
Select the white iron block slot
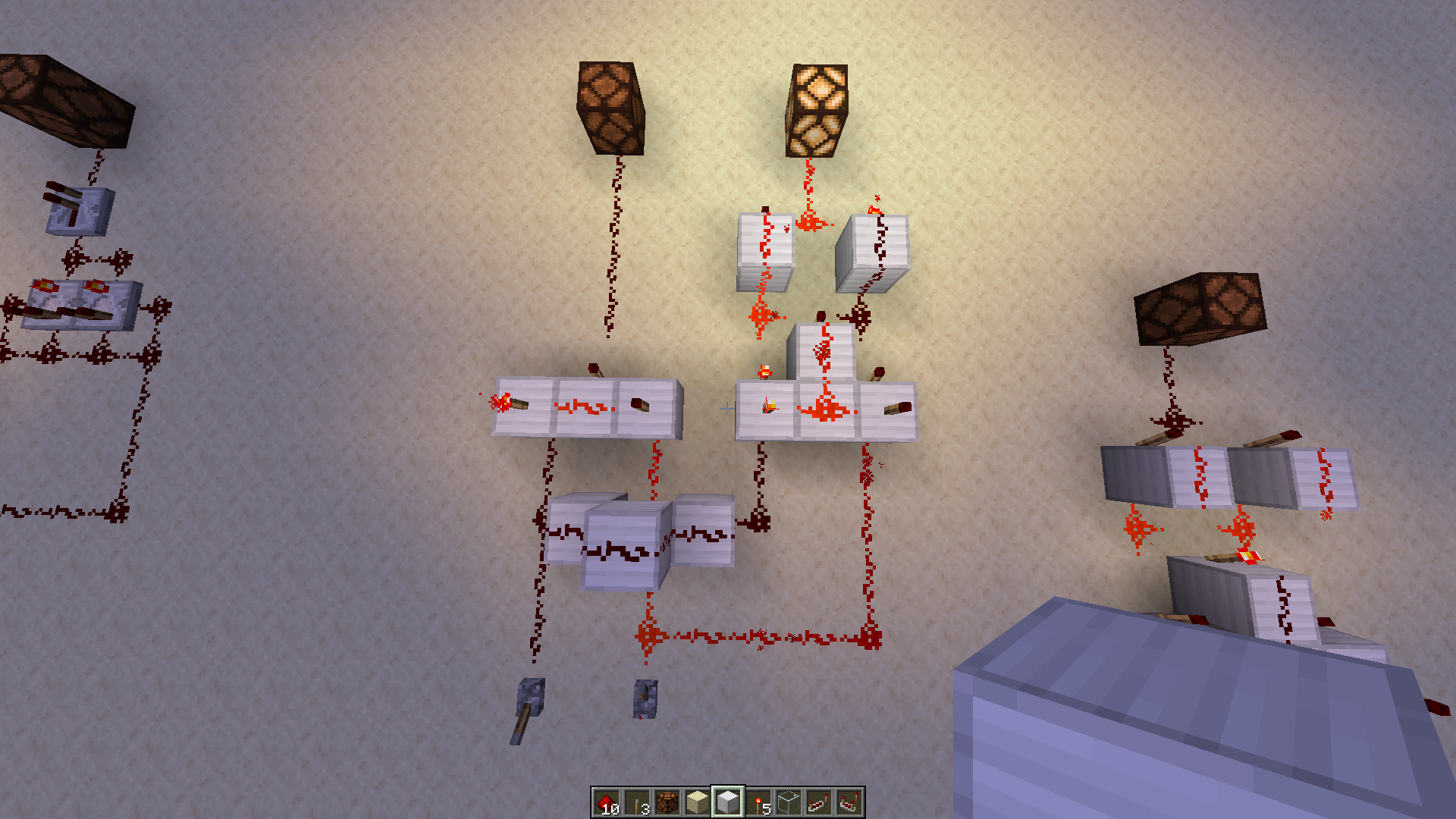click(728, 802)
